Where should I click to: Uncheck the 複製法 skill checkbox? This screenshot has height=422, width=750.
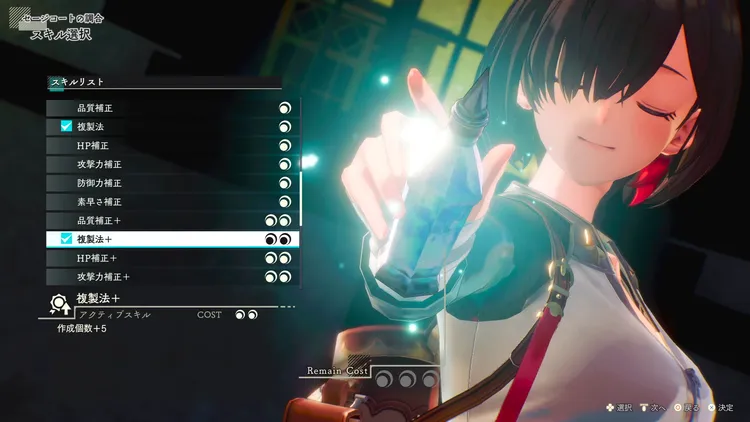(67, 127)
